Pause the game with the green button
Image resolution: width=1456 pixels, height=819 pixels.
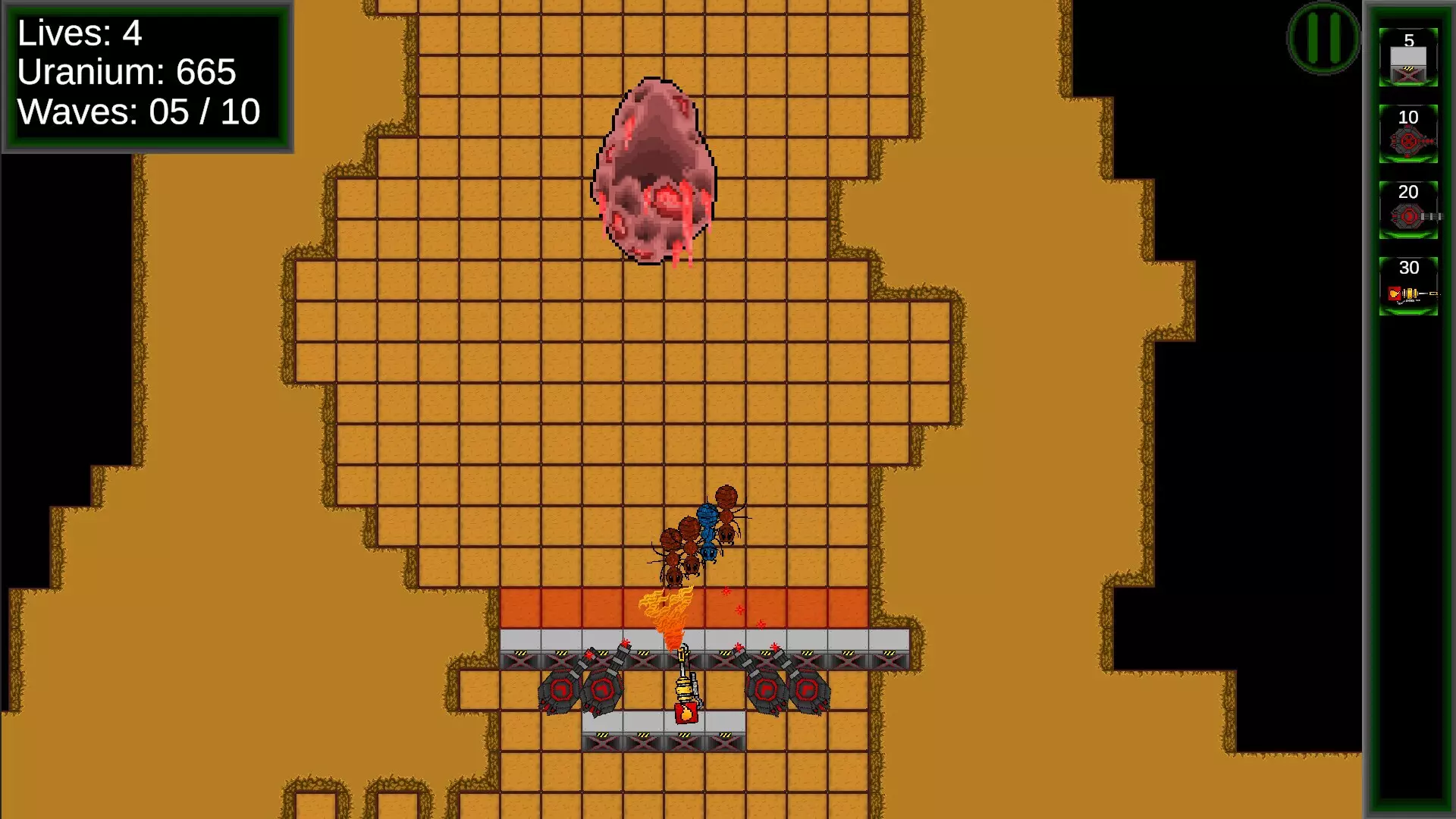point(1323,38)
